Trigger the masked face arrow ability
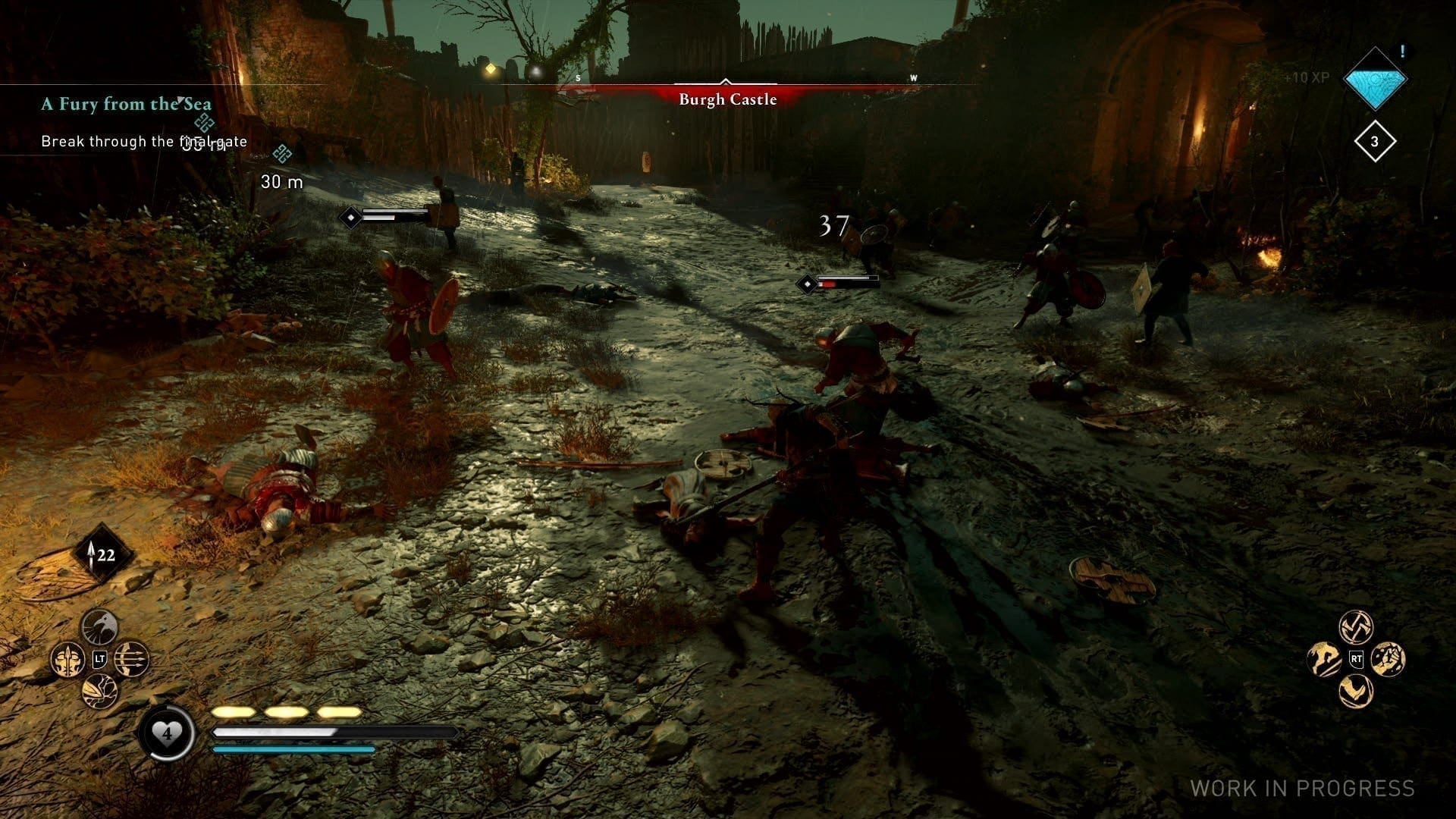1456x819 pixels. (68, 659)
